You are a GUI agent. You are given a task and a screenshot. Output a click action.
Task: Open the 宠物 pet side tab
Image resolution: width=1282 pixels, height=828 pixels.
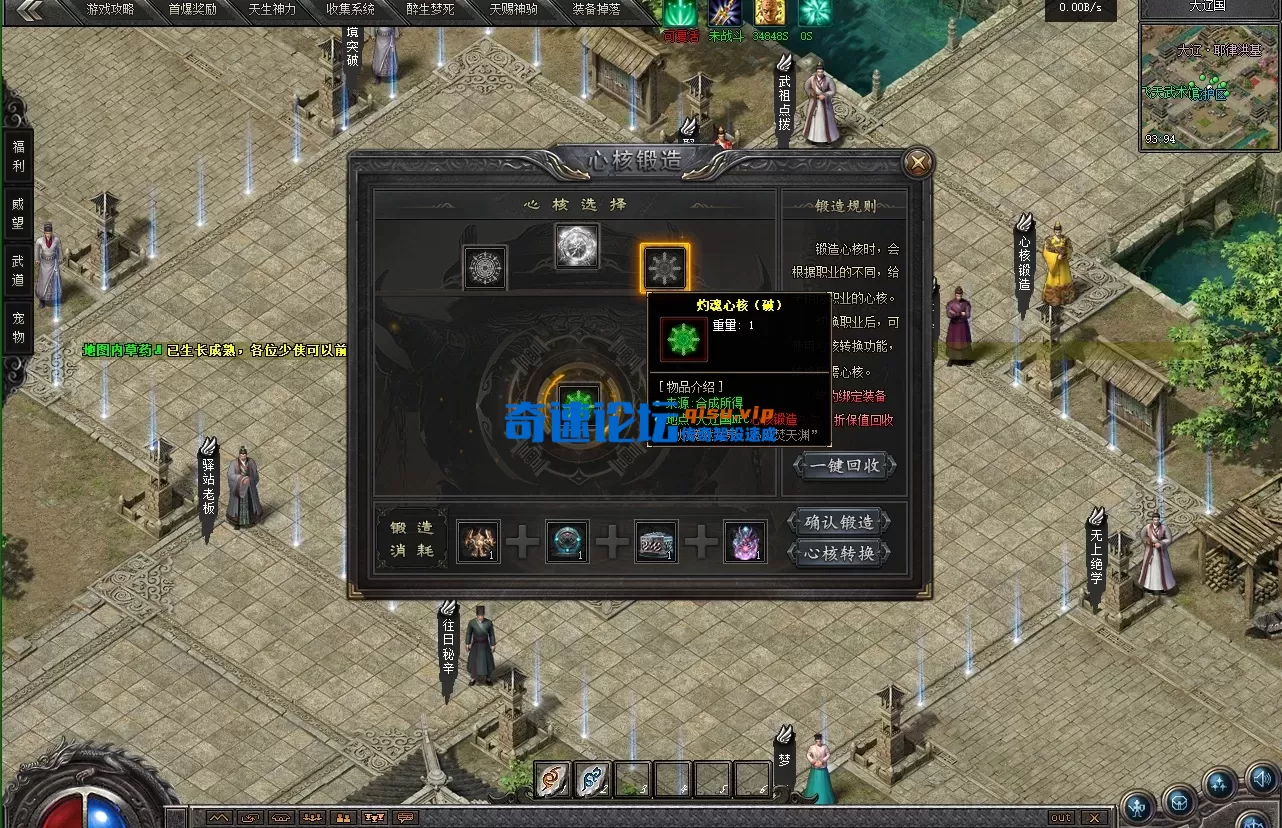pyautogui.click(x=18, y=328)
